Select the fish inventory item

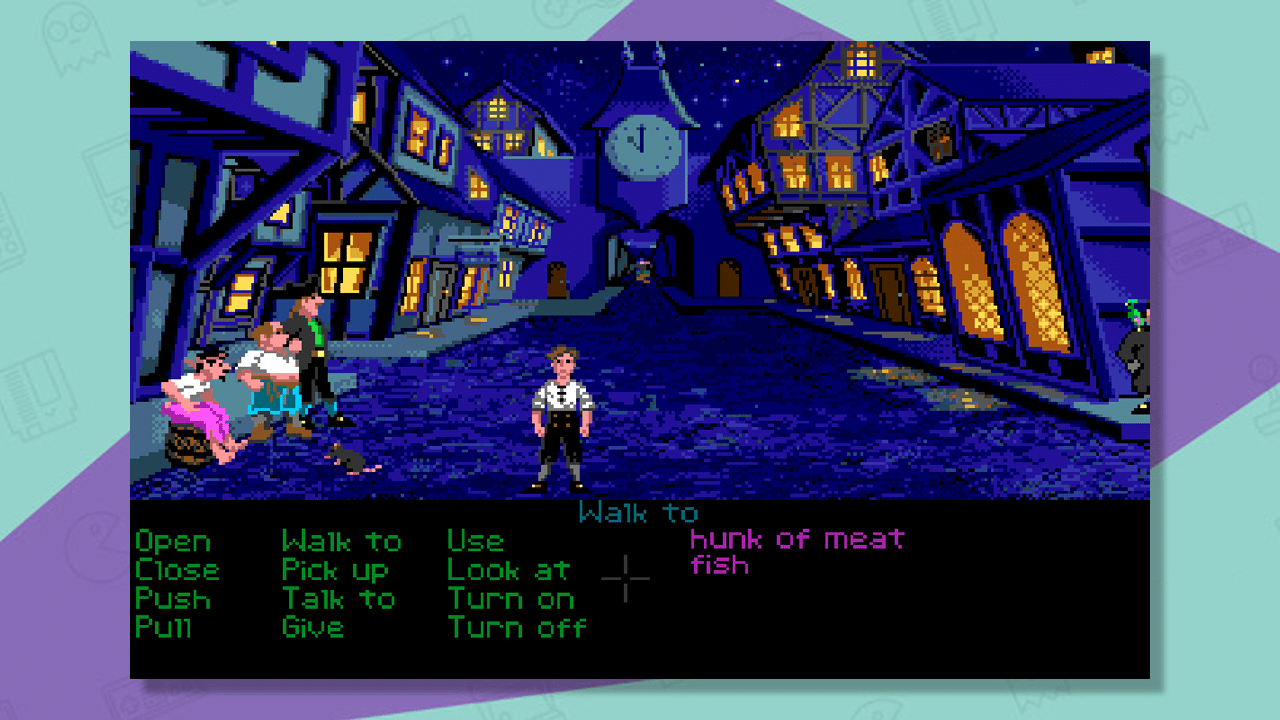coord(720,565)
